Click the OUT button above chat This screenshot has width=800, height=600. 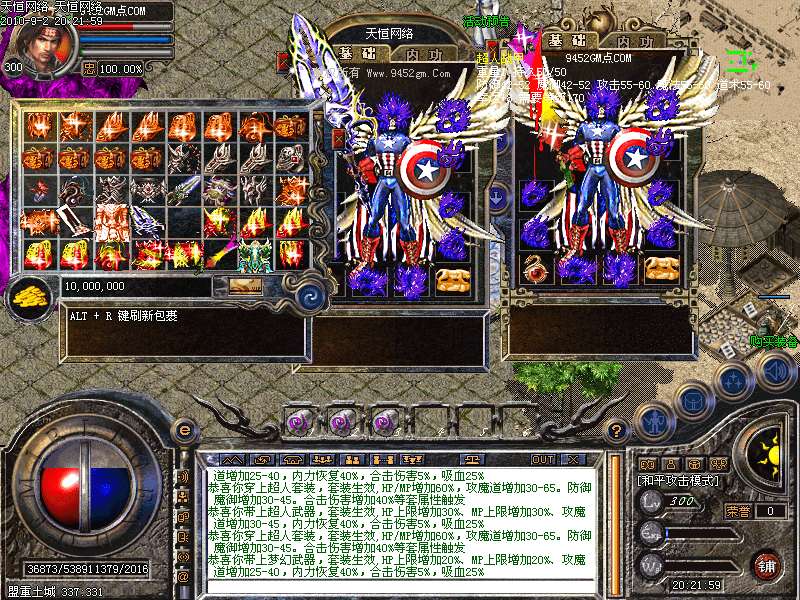[x=543, y=459]
